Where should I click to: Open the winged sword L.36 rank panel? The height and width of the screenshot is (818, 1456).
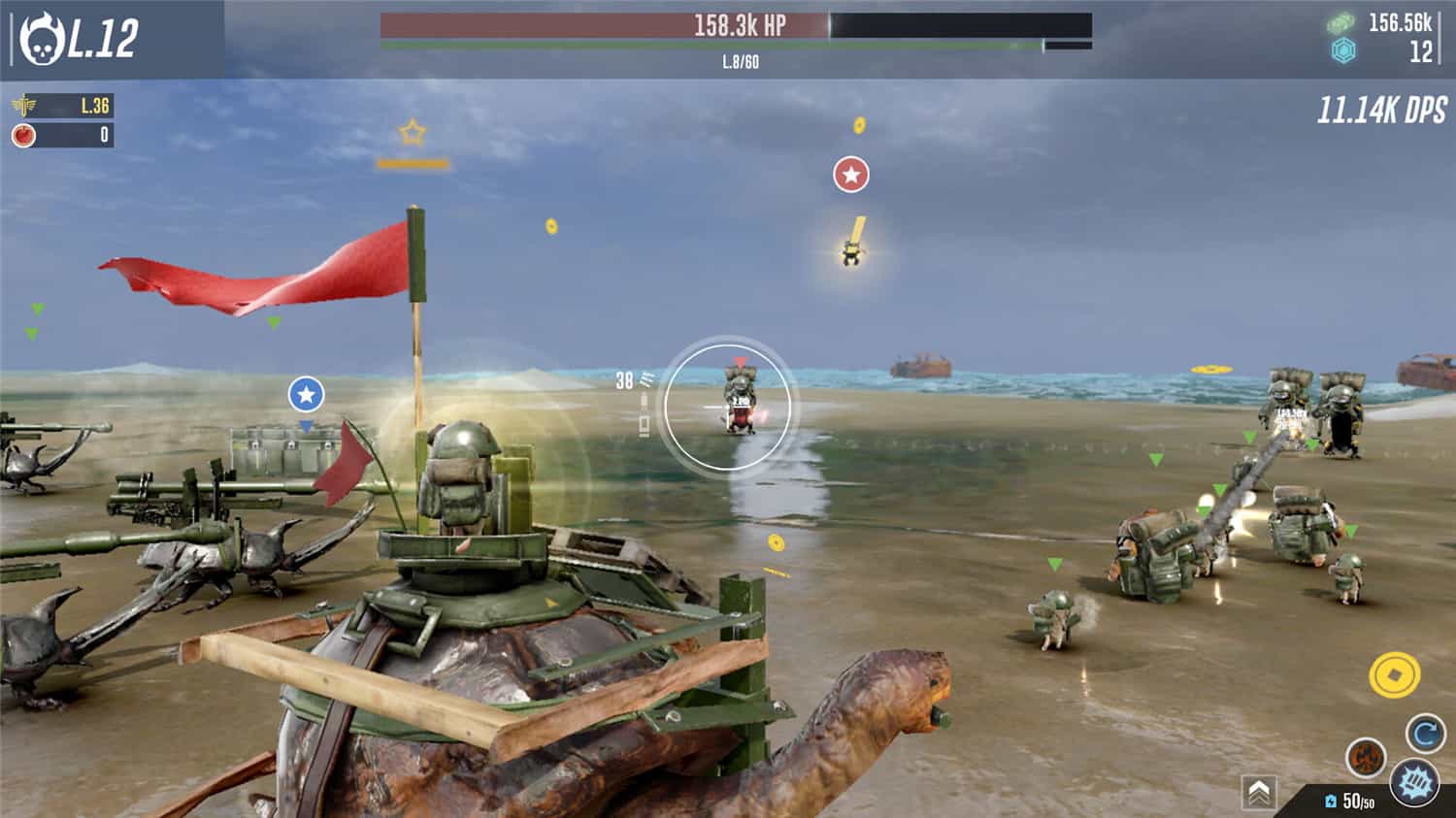point(62,105)
